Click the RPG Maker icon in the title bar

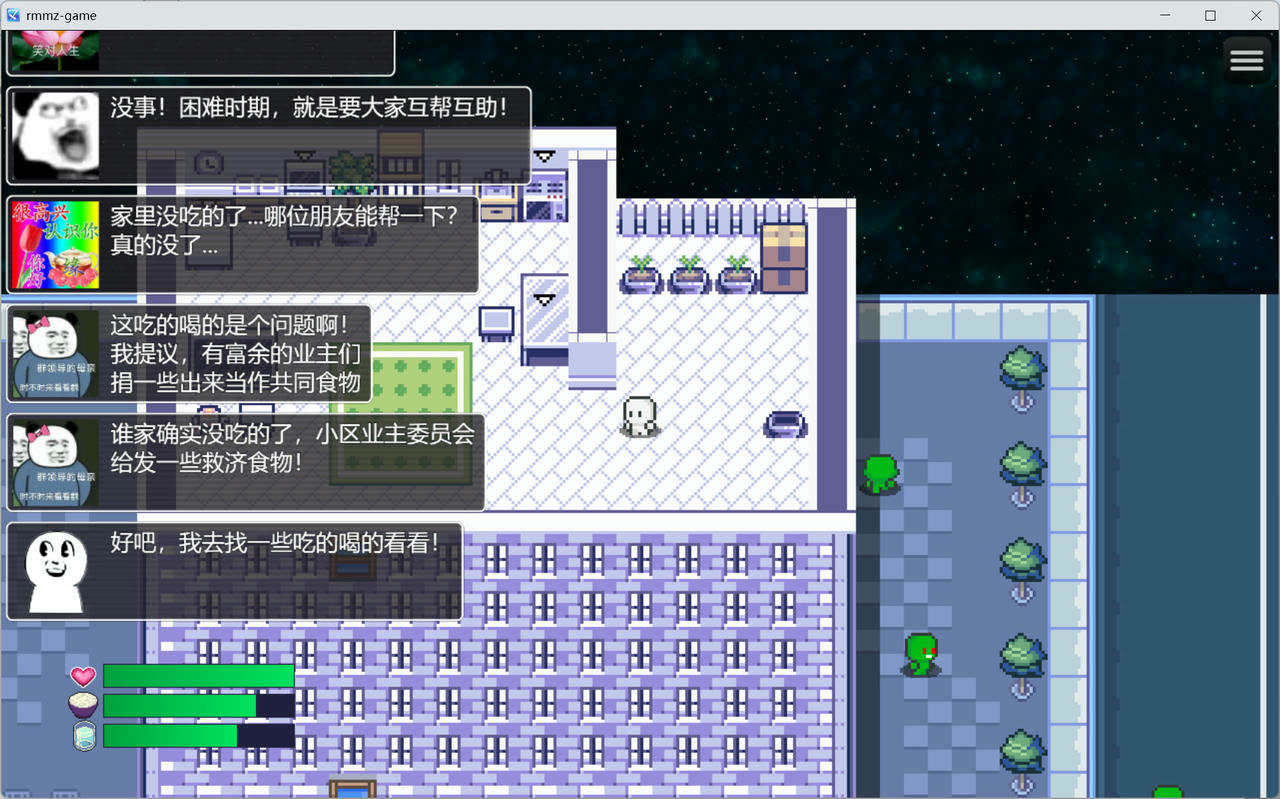coord(13,15)
